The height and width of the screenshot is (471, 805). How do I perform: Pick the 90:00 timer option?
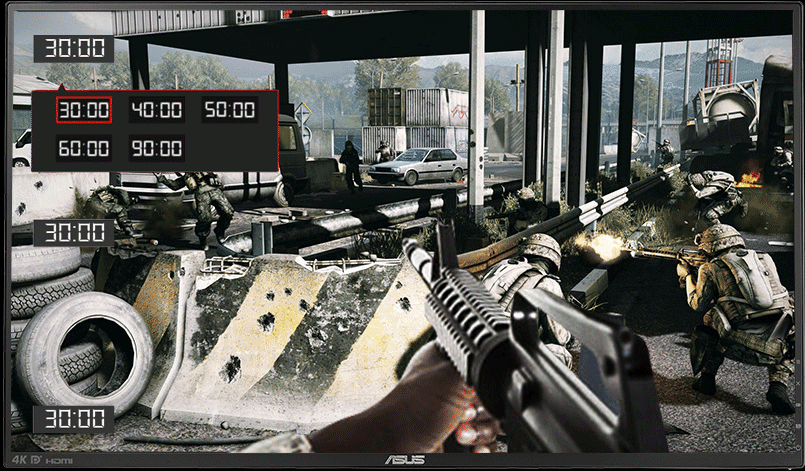[156, 149]
